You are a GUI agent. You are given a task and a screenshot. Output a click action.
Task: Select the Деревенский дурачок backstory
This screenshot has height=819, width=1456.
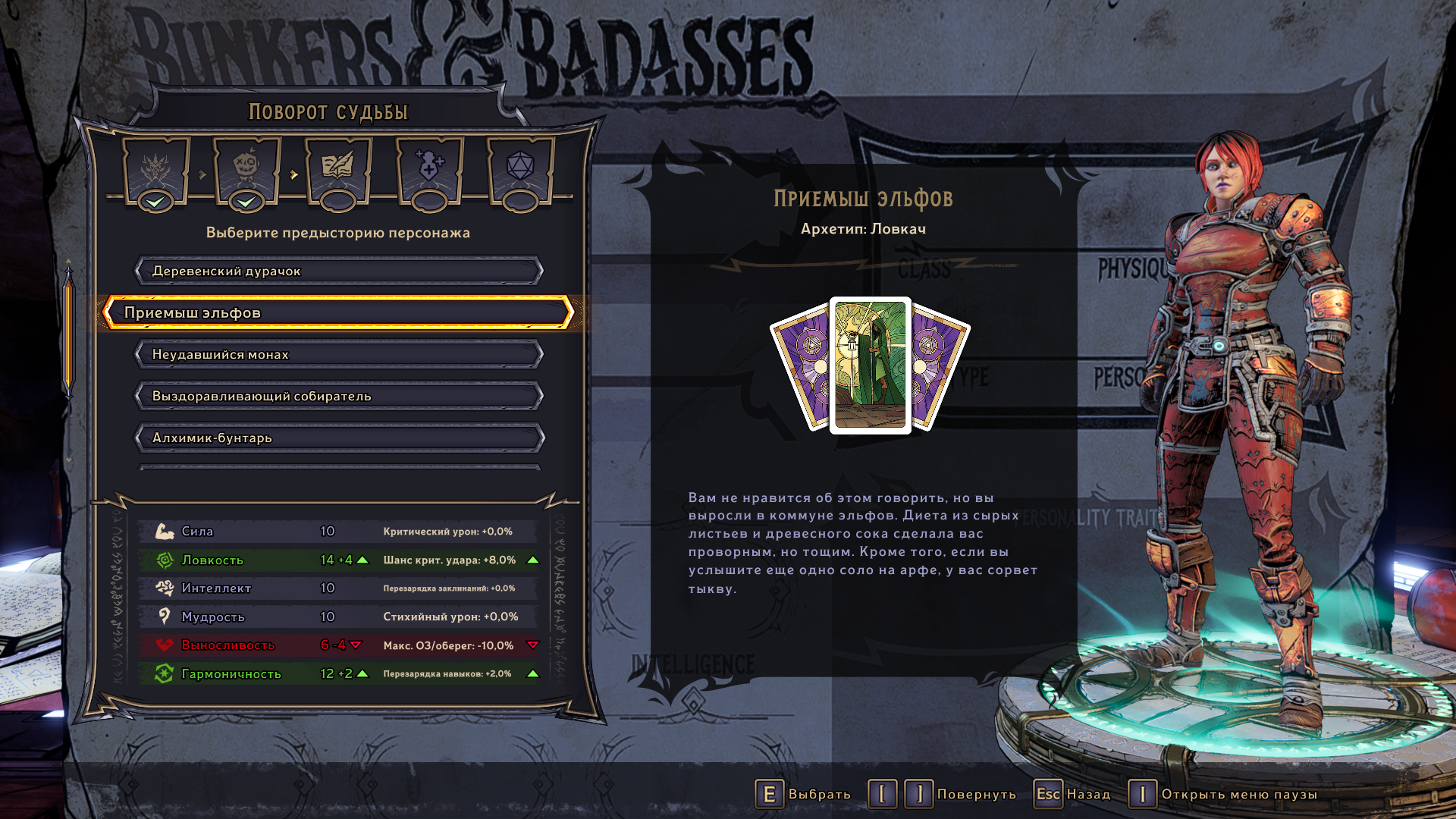[338, 271]
